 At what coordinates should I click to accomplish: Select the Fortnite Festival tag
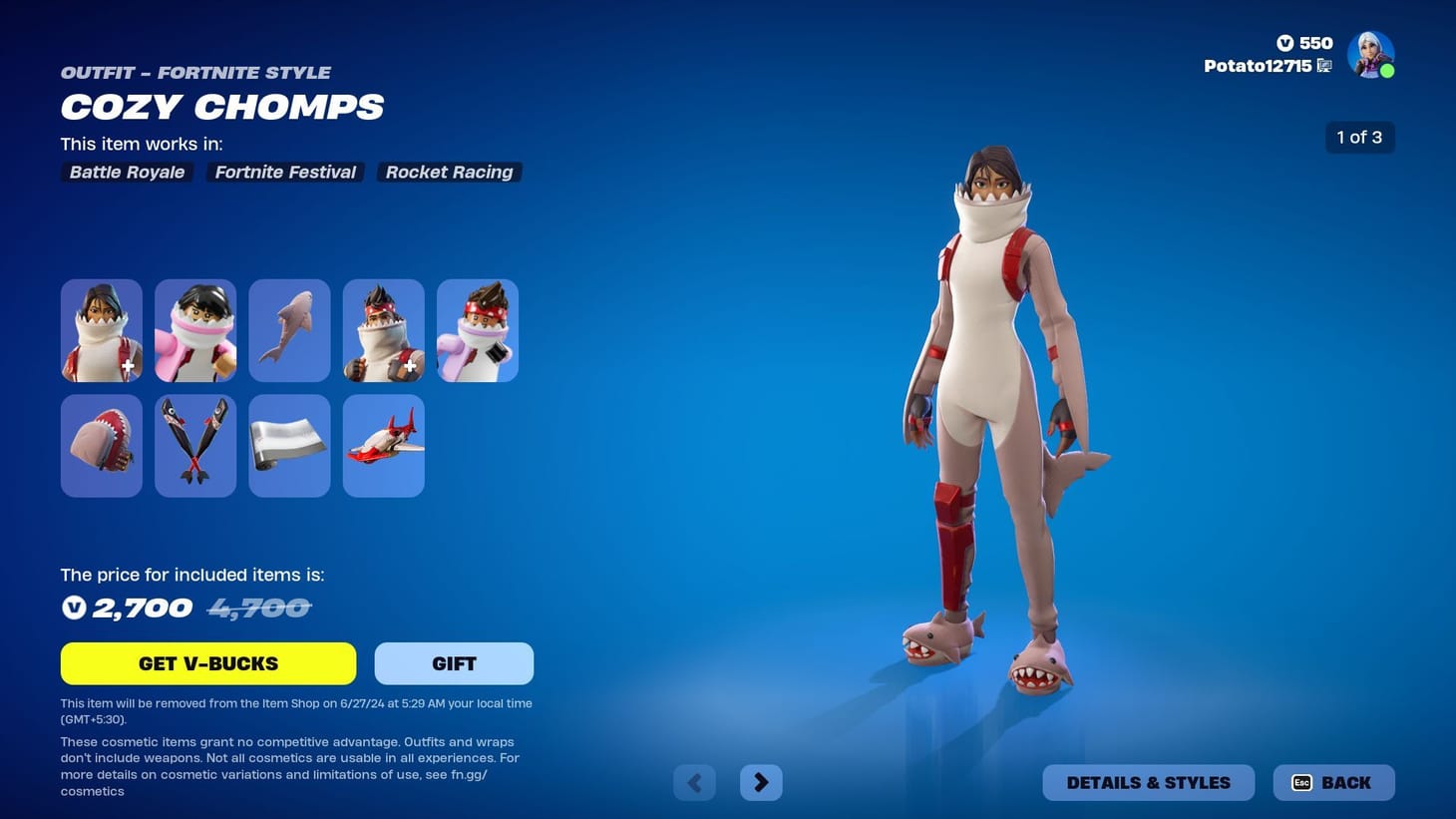[x=285, y=172]
